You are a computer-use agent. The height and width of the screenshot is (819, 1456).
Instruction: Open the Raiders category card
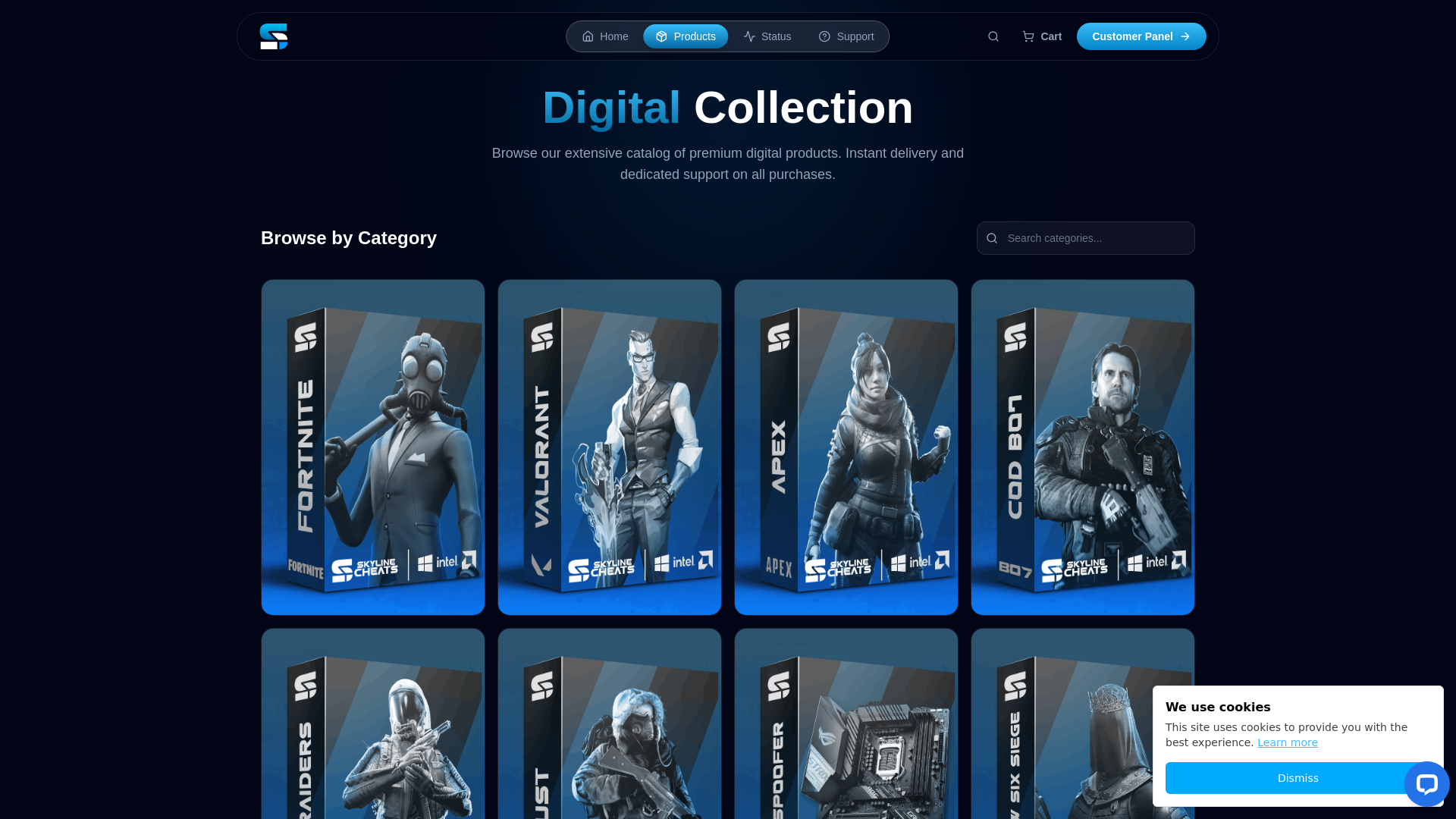coord(373,724)
